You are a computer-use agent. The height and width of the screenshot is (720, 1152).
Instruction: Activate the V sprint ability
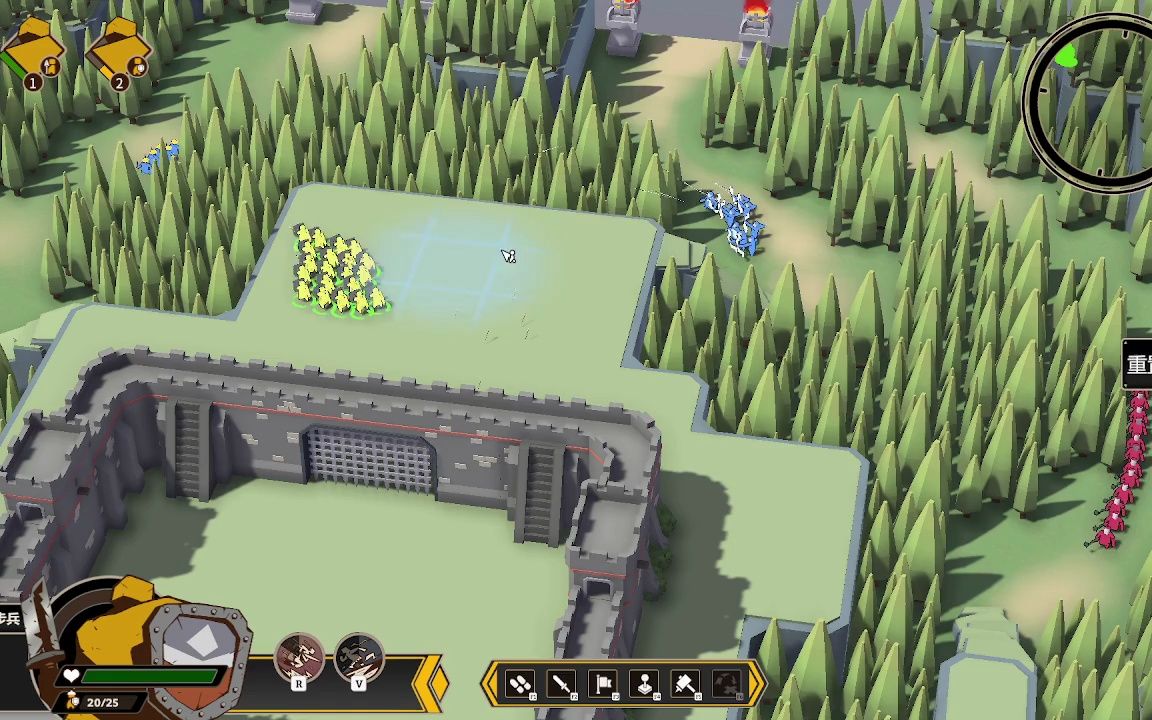358,661
